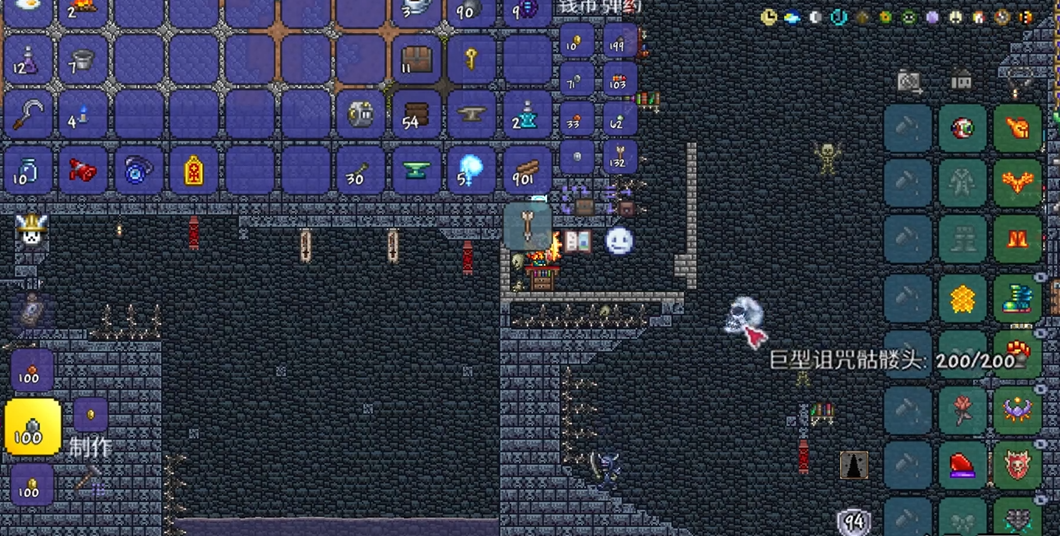Open the camera mode icon above equipment
Screen dimensions: 1060x536
(909, 80)
